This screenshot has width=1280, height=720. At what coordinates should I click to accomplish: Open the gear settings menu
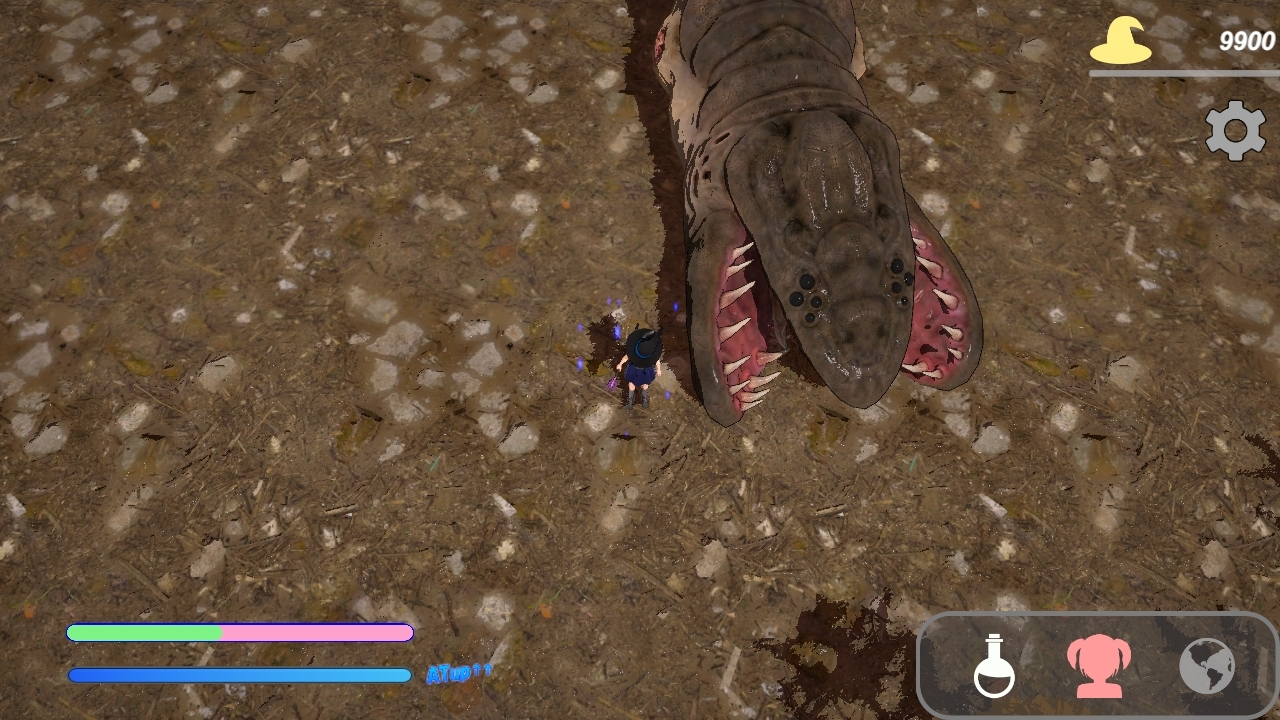pos(1235,130)
